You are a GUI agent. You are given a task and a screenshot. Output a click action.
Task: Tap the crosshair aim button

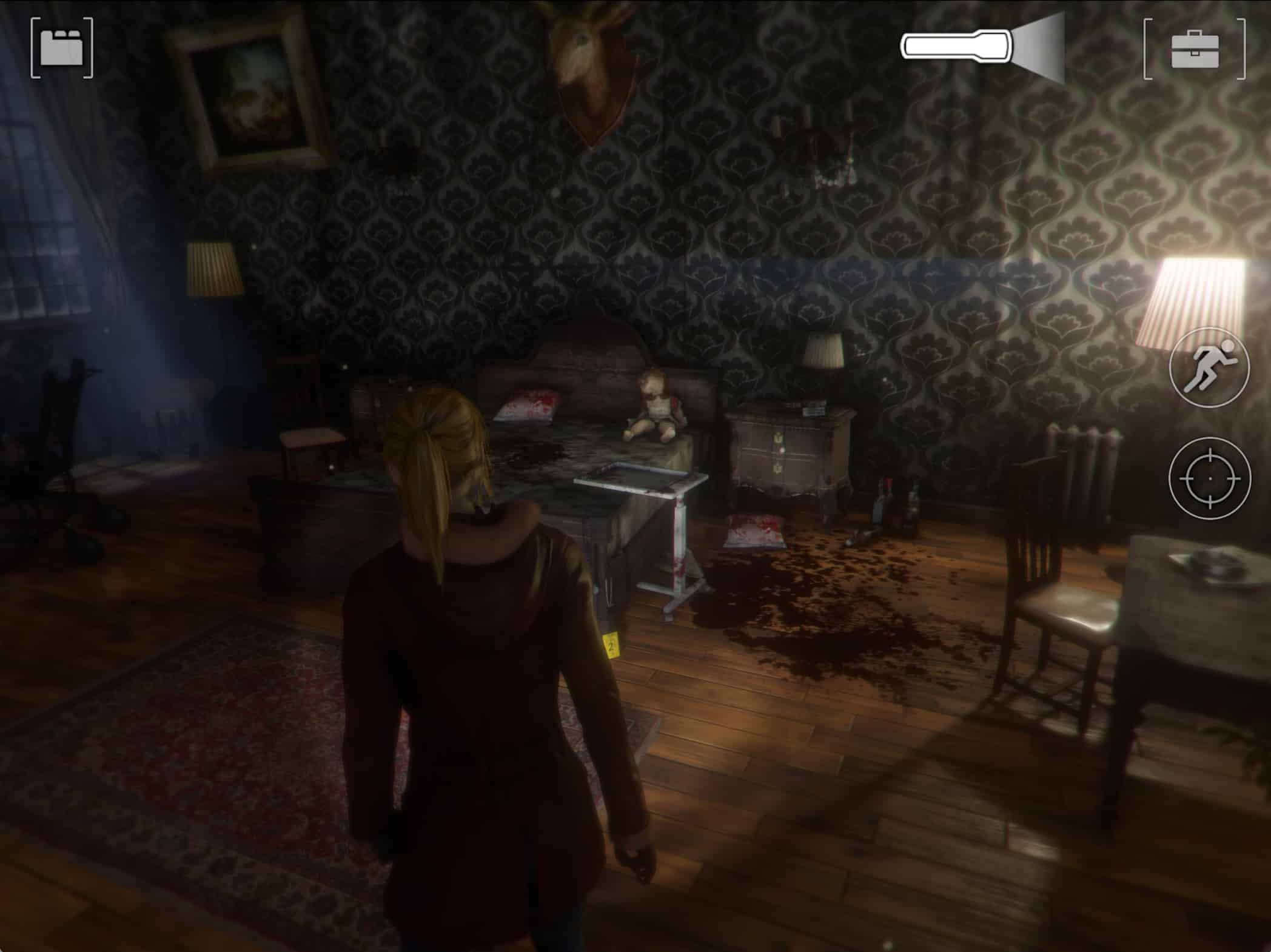(1210, 478)
